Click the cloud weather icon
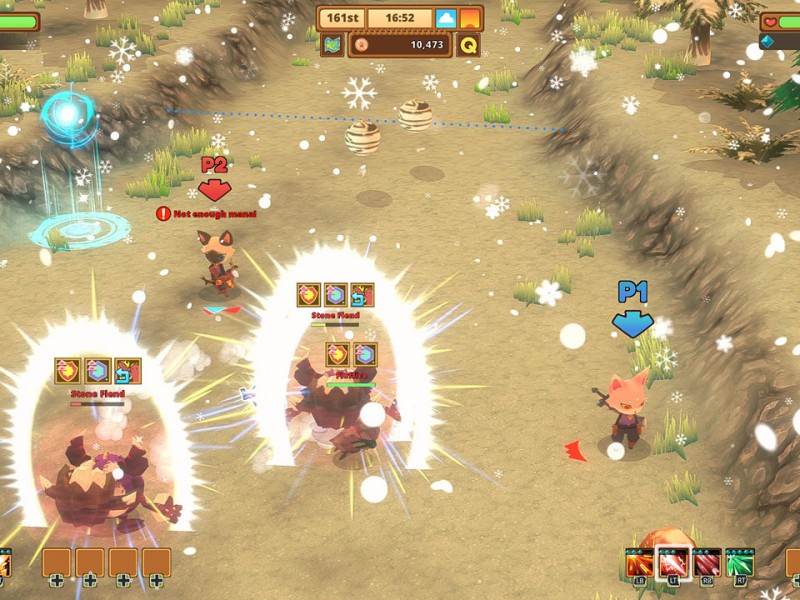Image resolution: width=800 pixels, height=600 pixels. pos(446,18)
